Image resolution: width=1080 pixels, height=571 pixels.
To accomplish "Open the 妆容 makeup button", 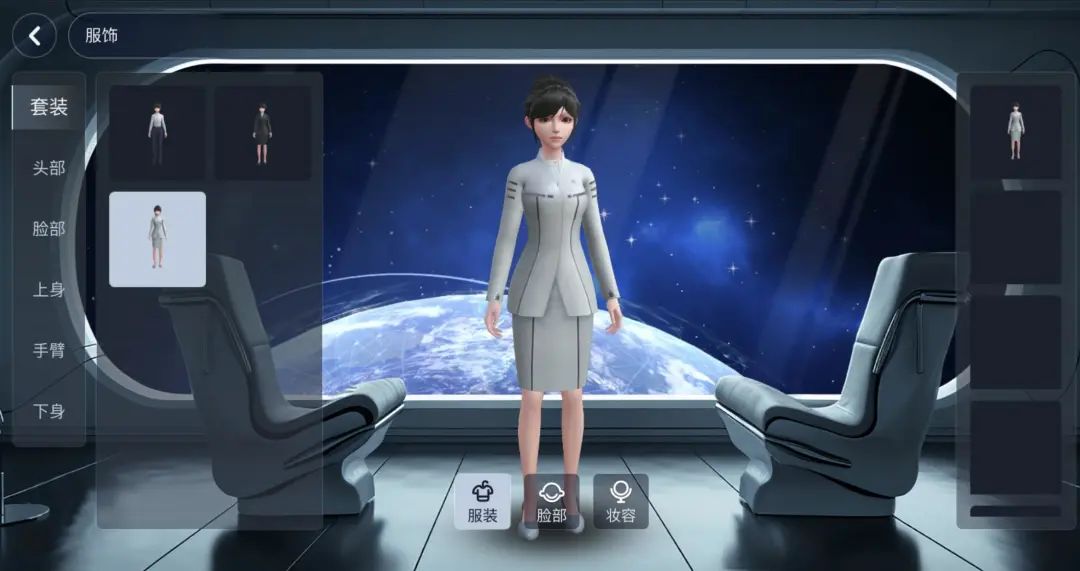I will tap(621, 501).
